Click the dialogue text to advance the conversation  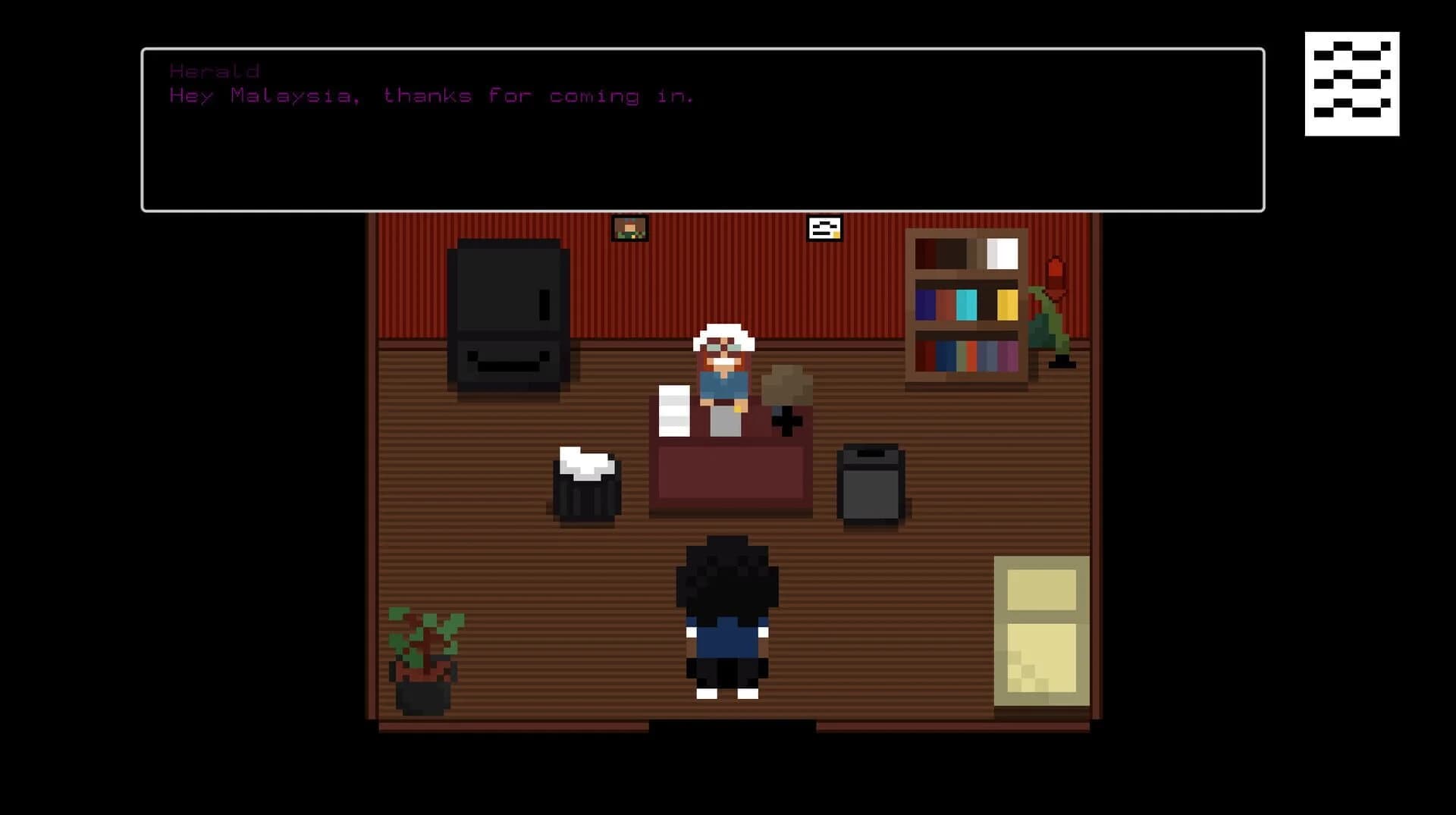pos(430,96)
